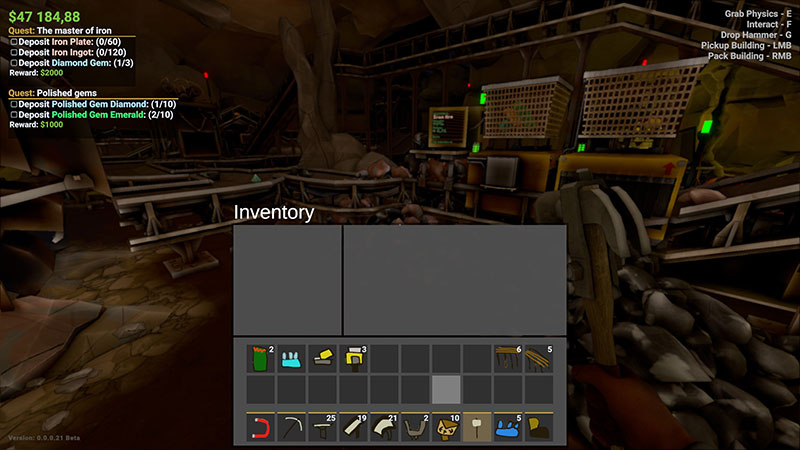This screenshot has height=450, width=800.
Task: Select the yellow machine item with count 3
Action: coord(353,358)
